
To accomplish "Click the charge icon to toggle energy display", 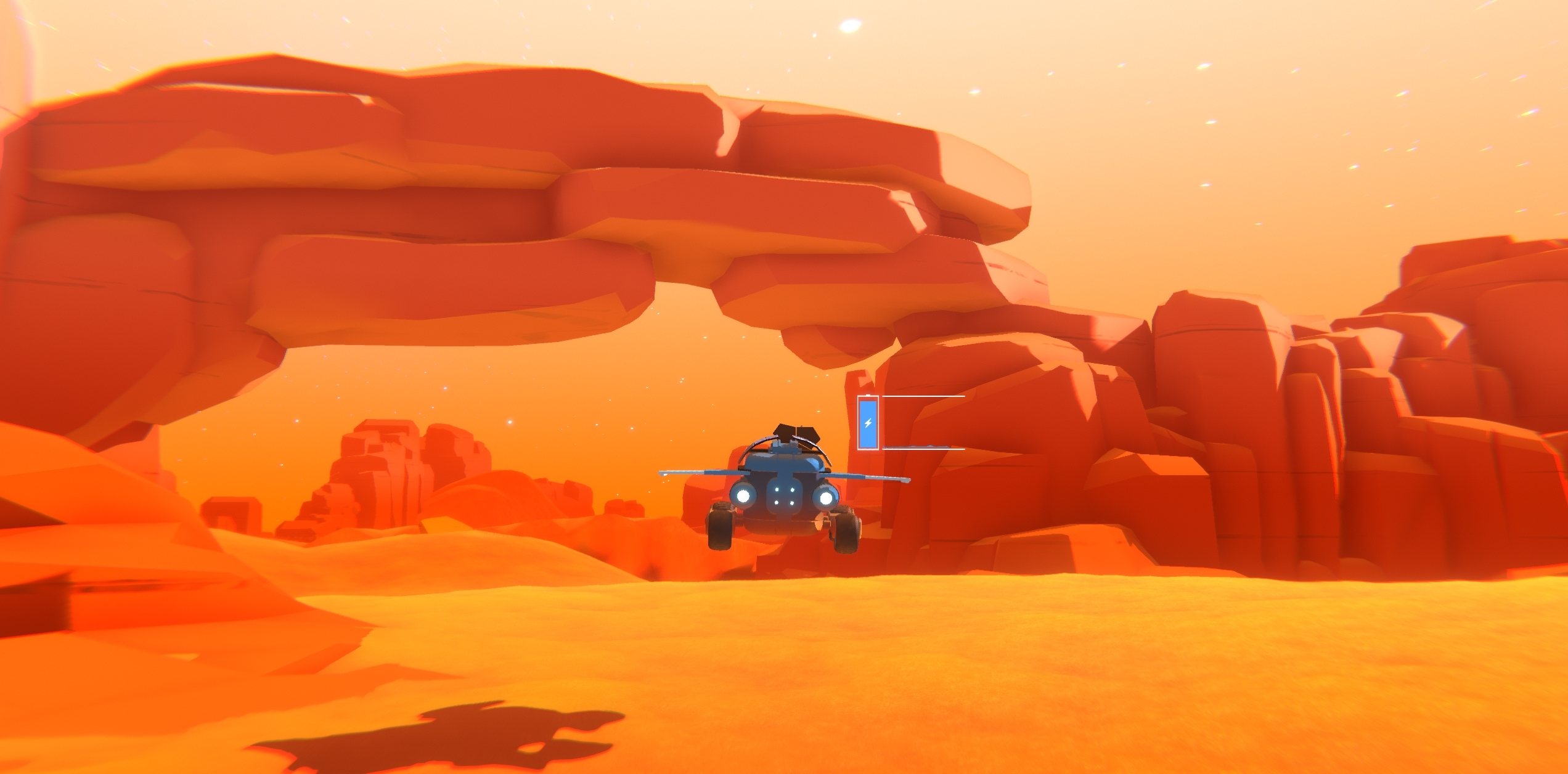I will click(x=868, y=424).
